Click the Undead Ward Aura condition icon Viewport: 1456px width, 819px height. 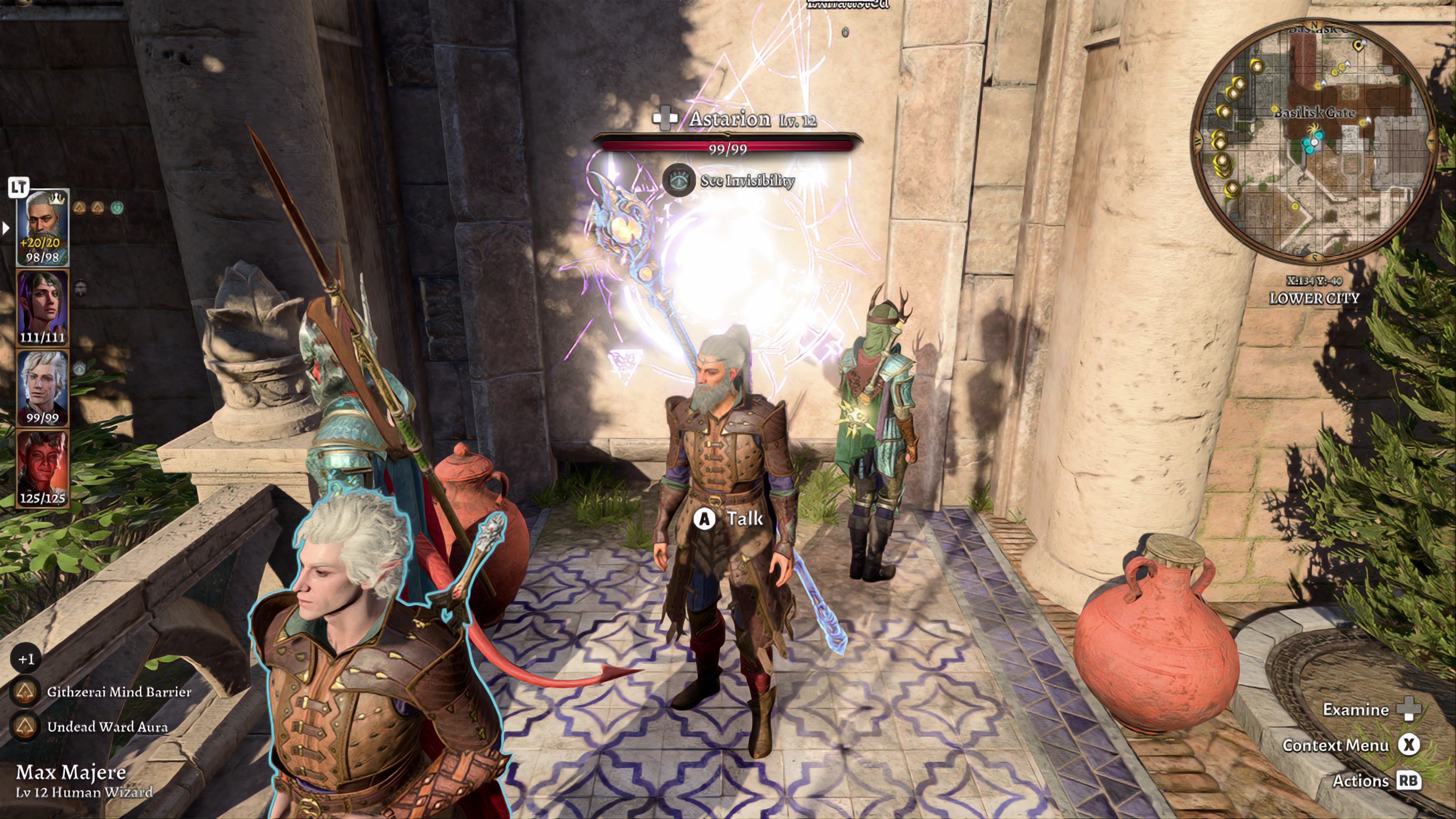[25, 726]
